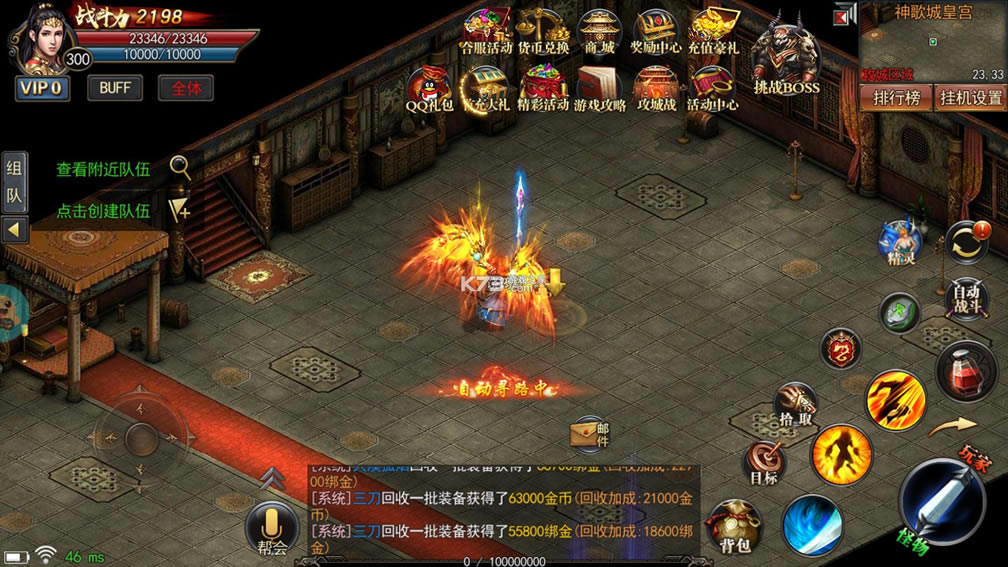Tap the 帮会 guild voice microphone
Image resolution: width=1008 pixels, height=567 pixels.
tap(270, 528)
